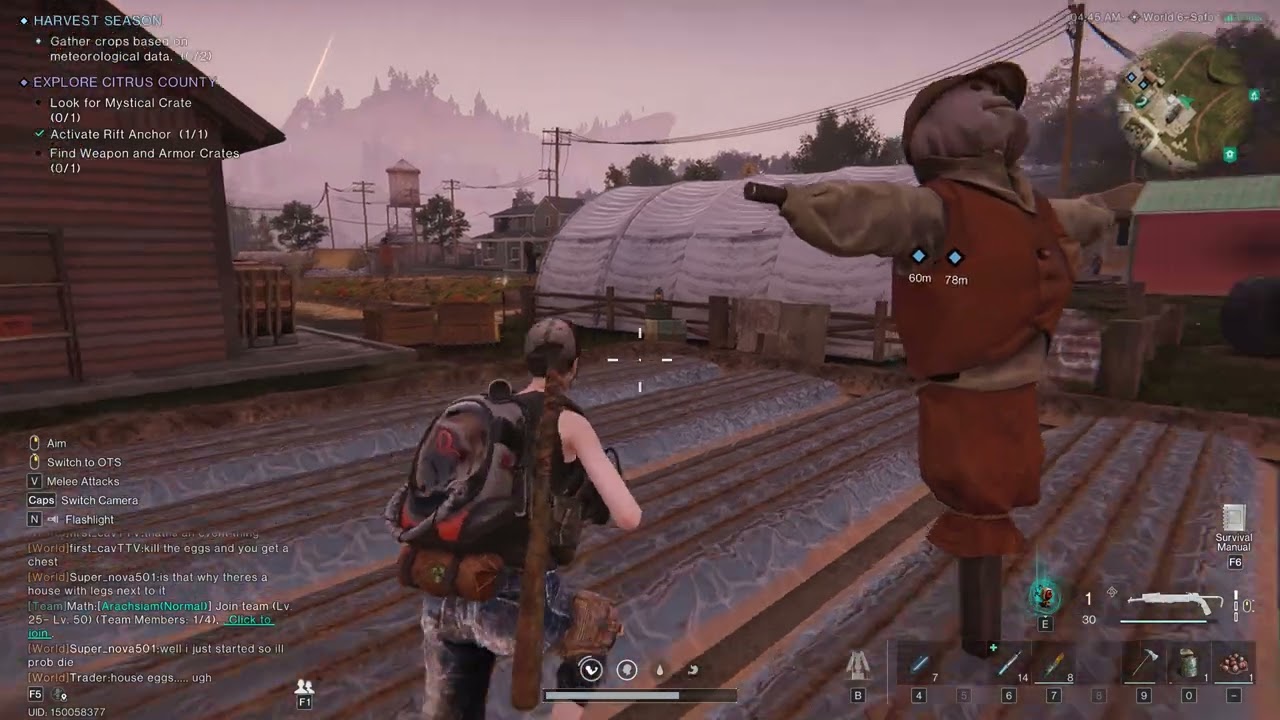Select the syringe slot with 14 count

pos(1008,664)
